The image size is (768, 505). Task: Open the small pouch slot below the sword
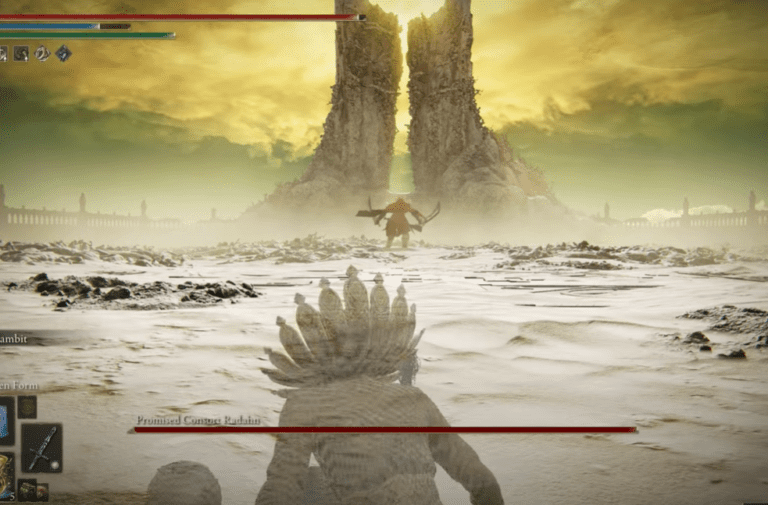click(x=27, y=490)
